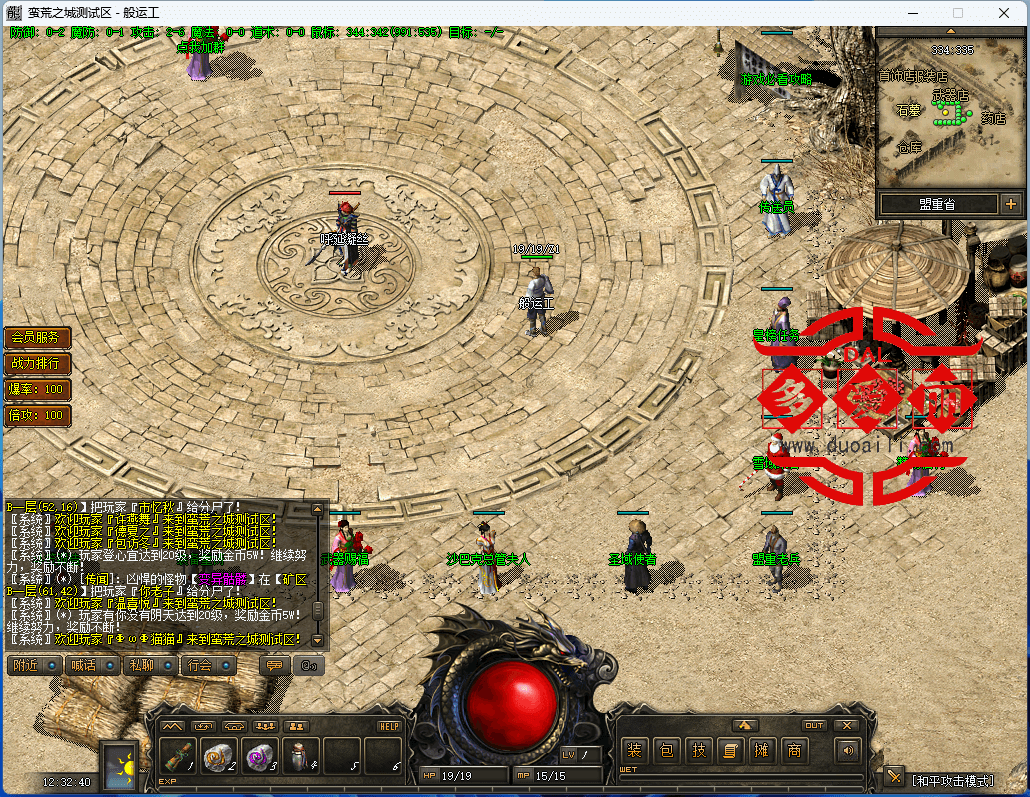Viewport: 1030px width, 797px height.
Task: Switch to the 私聊 private chat channel
Action: coord(150,665)
